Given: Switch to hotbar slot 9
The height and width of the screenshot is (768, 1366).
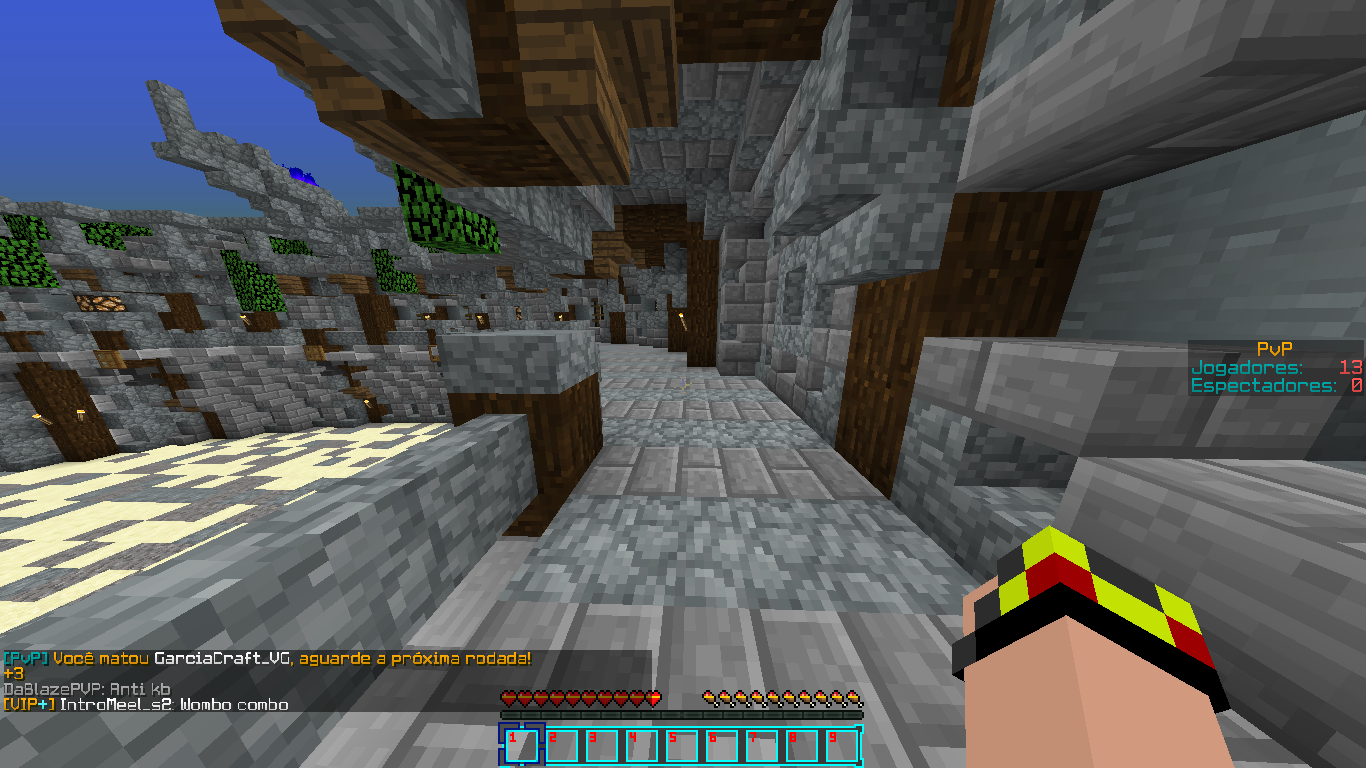Looking at the screenshot, I should (x=841, y=746).
